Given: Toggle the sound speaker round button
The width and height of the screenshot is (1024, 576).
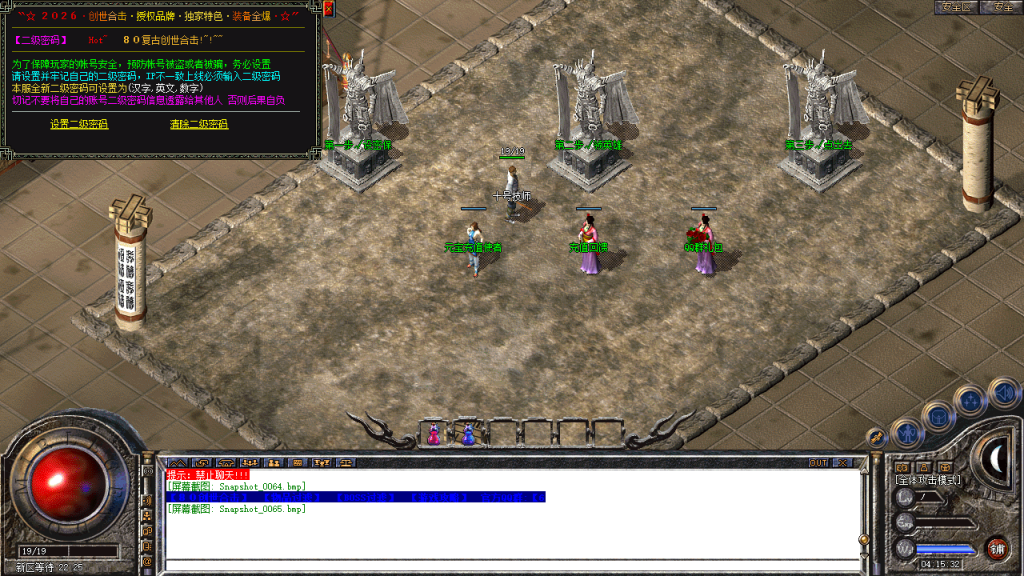Looking at the screenshot, I should coord(1001,392).
